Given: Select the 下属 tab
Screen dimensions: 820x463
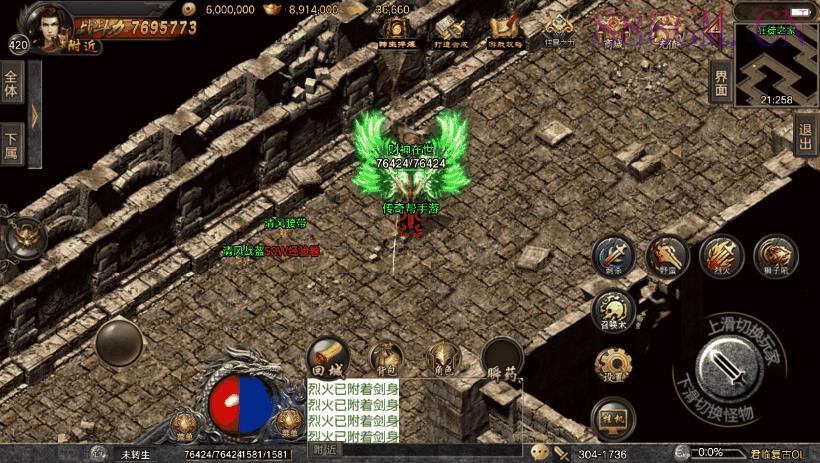Looking at the screenshot, I should coord(12,145).
